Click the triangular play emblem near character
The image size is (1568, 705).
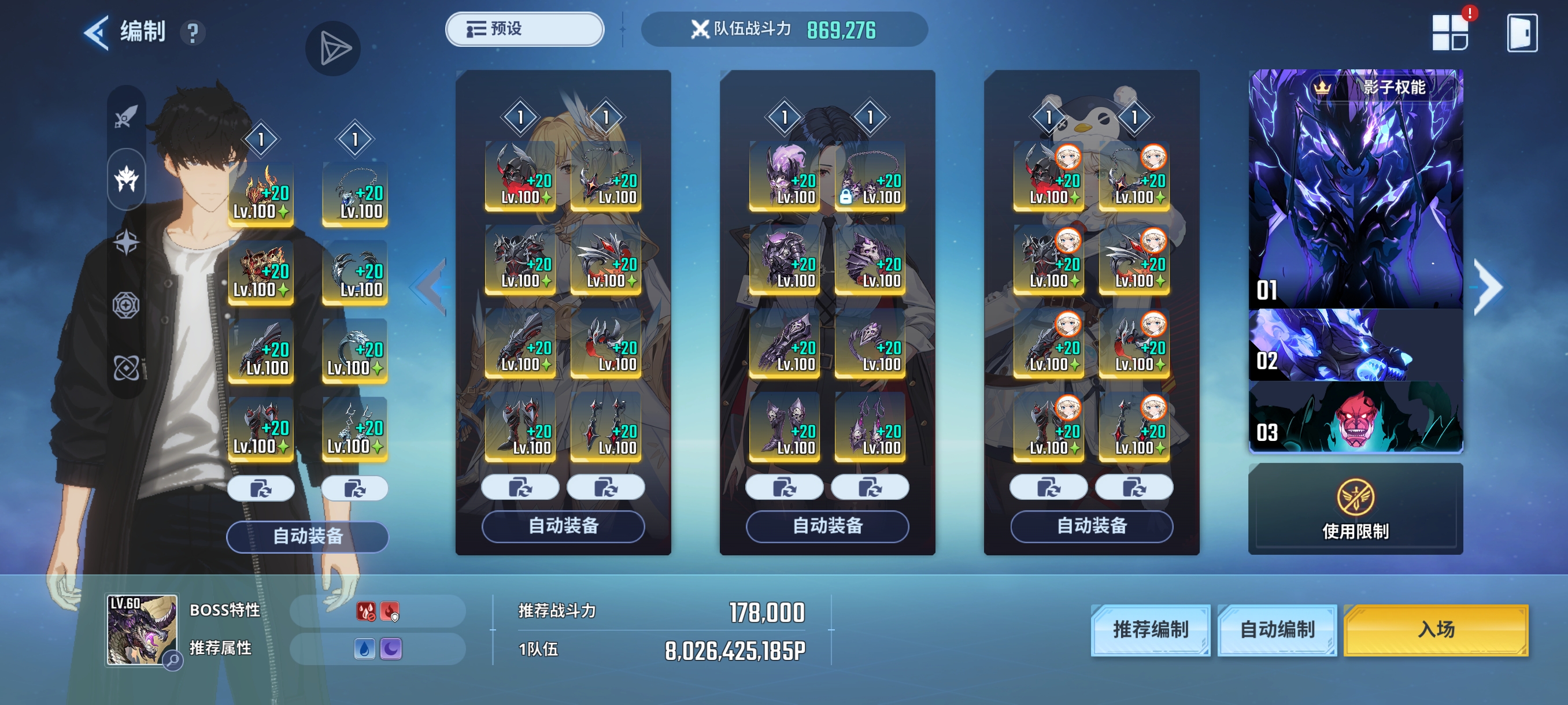point(333,47)
